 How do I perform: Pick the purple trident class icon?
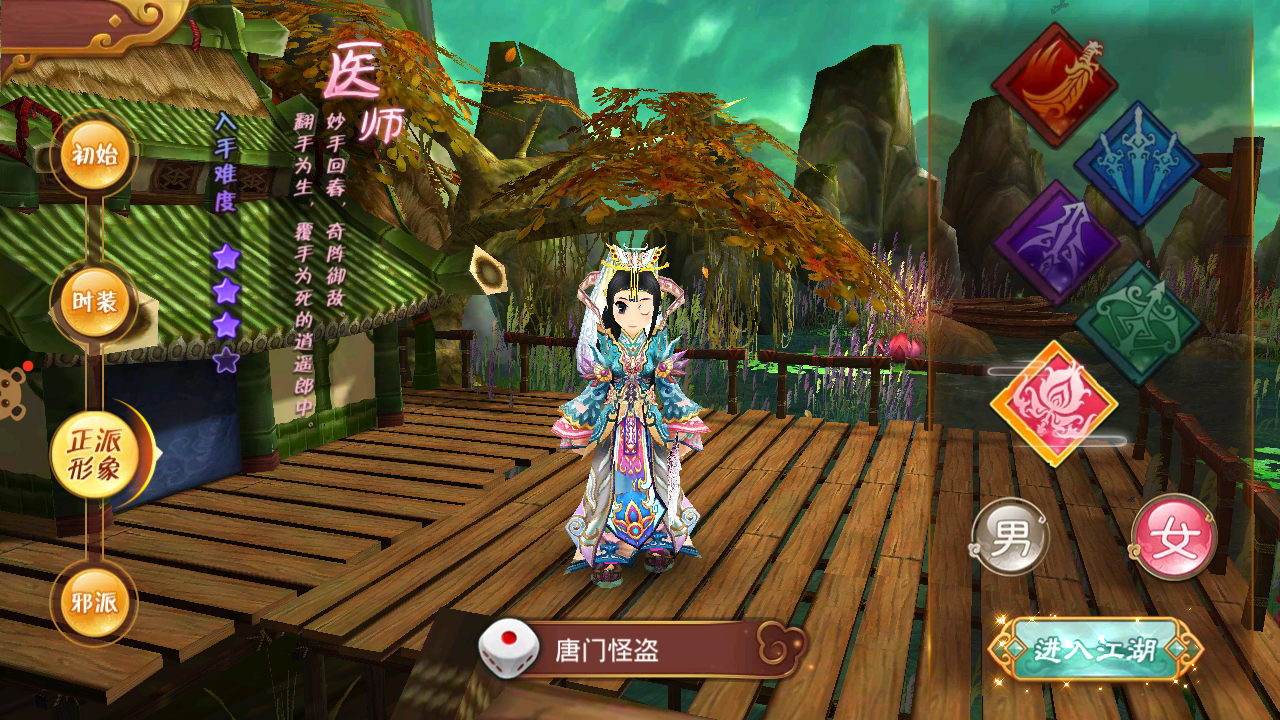coord(1055,243)
